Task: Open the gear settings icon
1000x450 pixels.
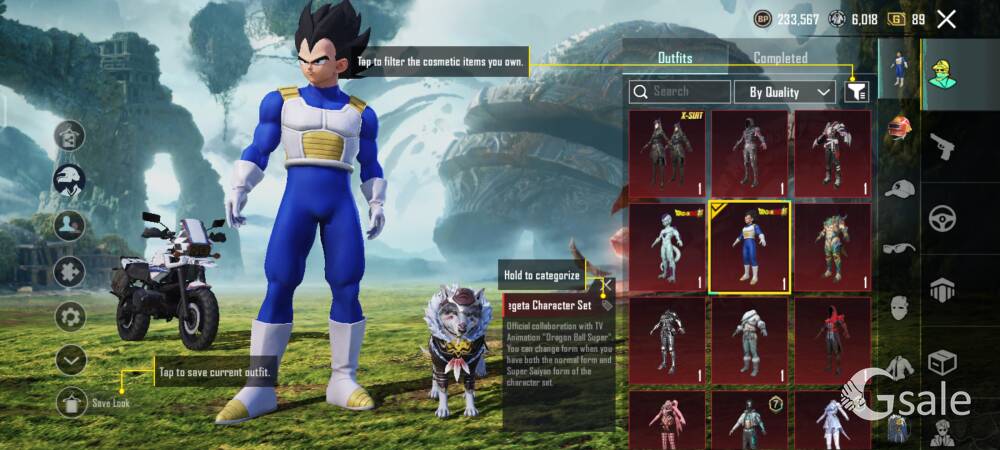Action: [x=70, y=317]
